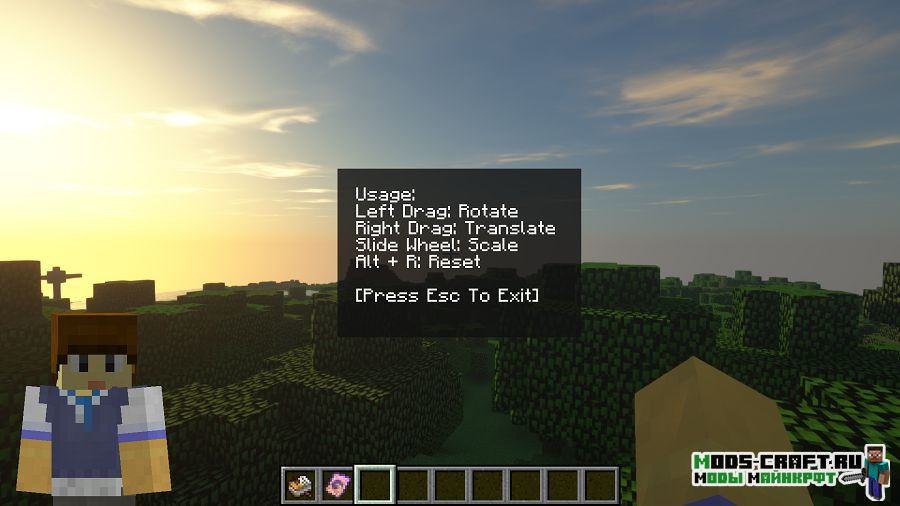Click the highlighted empty hotbar slot
Screen dimensions: 900x506
[375, 485]
